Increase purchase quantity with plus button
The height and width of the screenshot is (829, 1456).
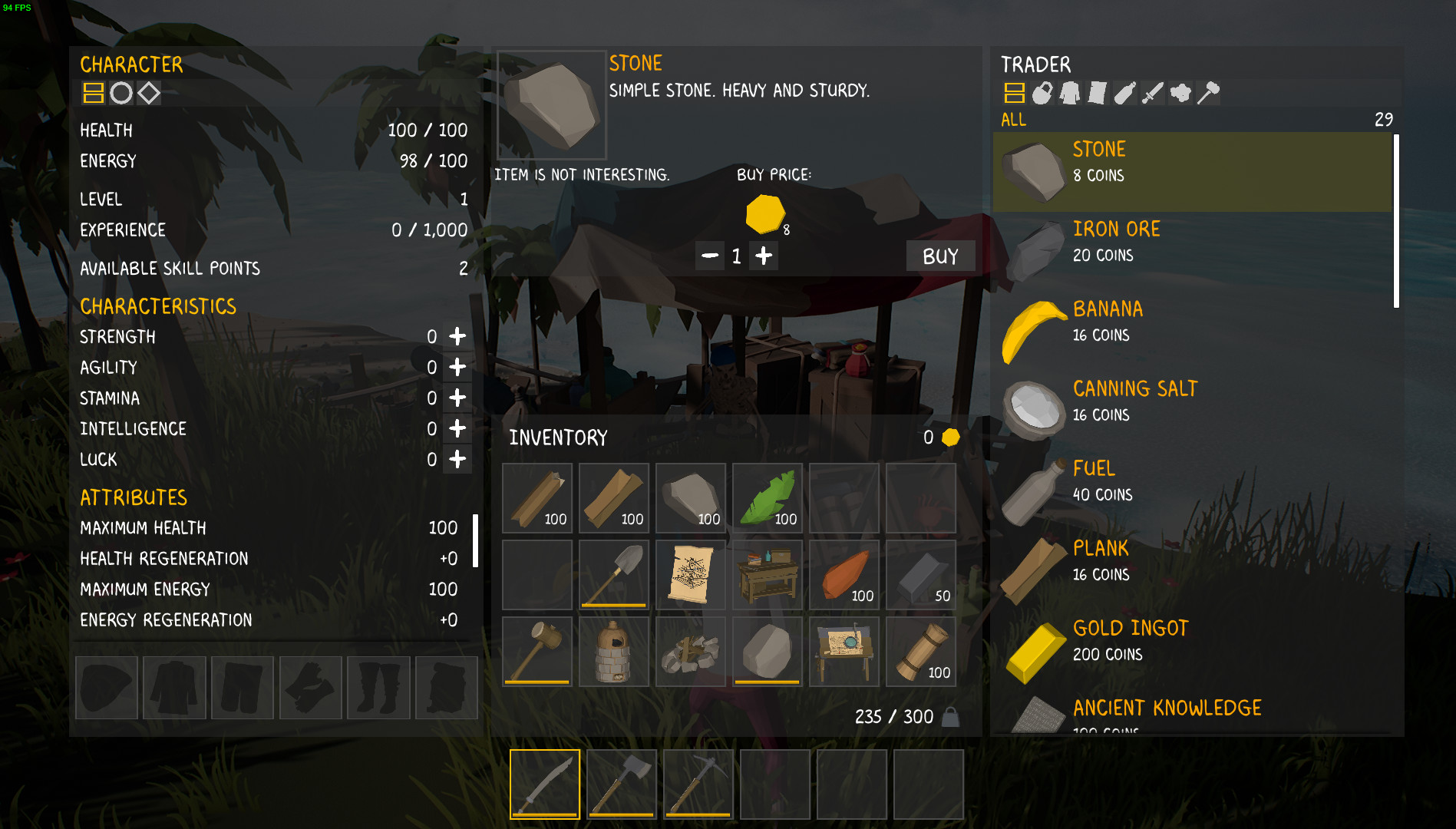coord(763,256)
